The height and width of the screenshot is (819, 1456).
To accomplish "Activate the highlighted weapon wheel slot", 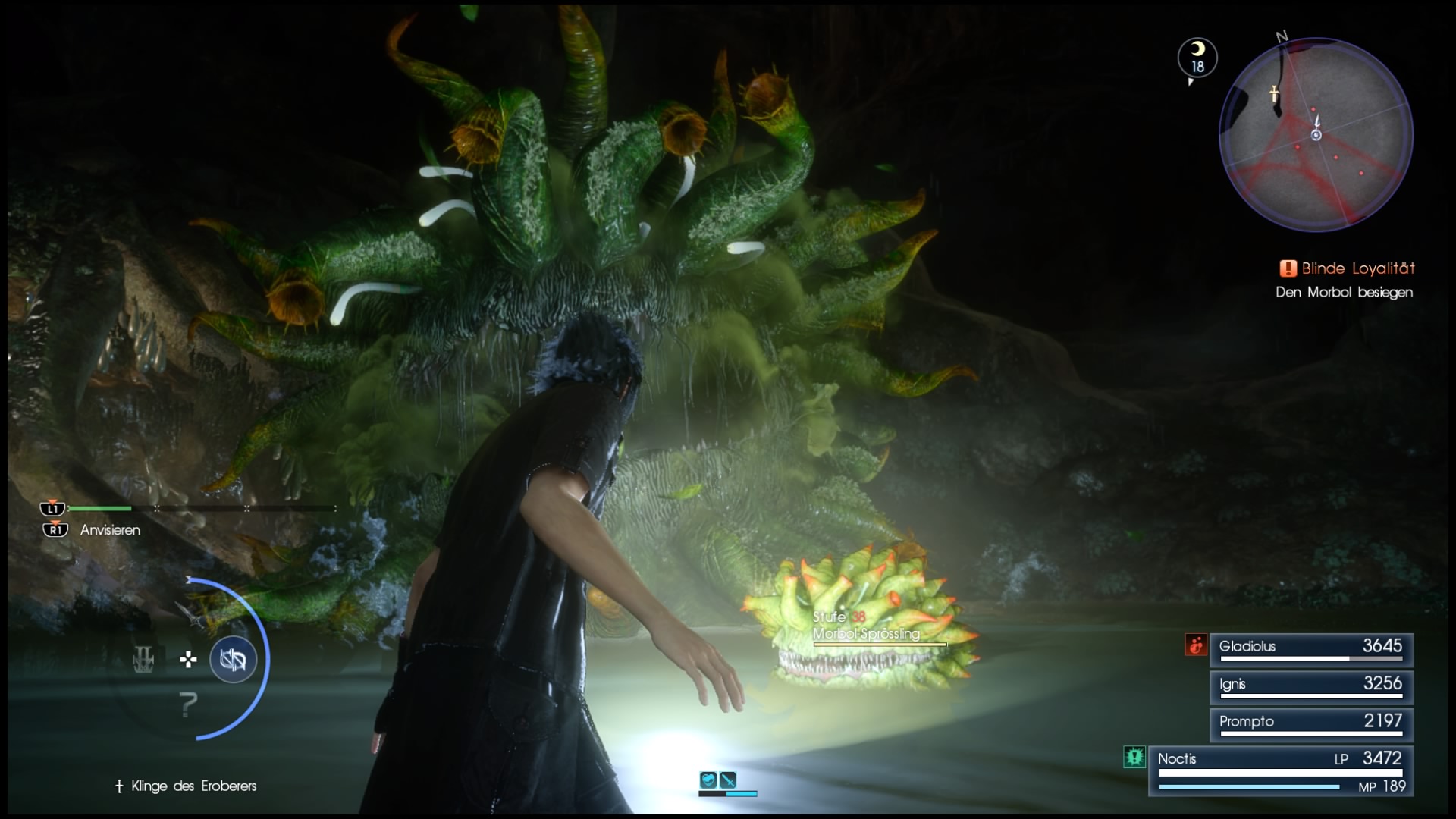I will 233,660.
